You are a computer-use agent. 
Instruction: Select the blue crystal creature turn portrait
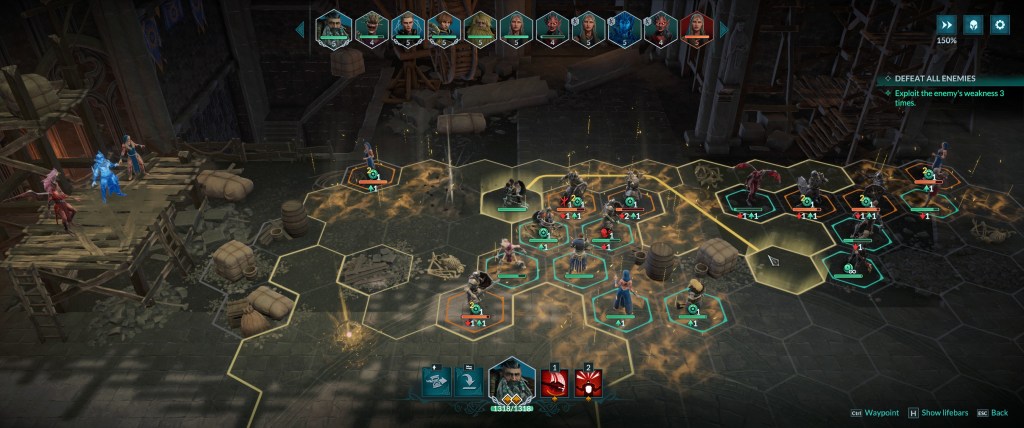point(624,27)
